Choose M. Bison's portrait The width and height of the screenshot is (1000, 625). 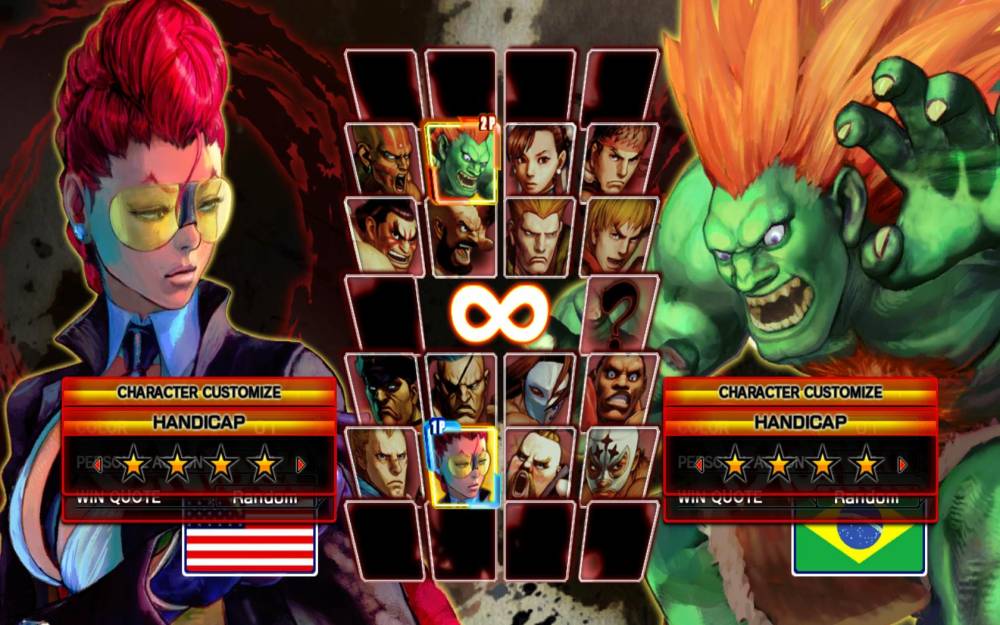[x=387, y=389]
